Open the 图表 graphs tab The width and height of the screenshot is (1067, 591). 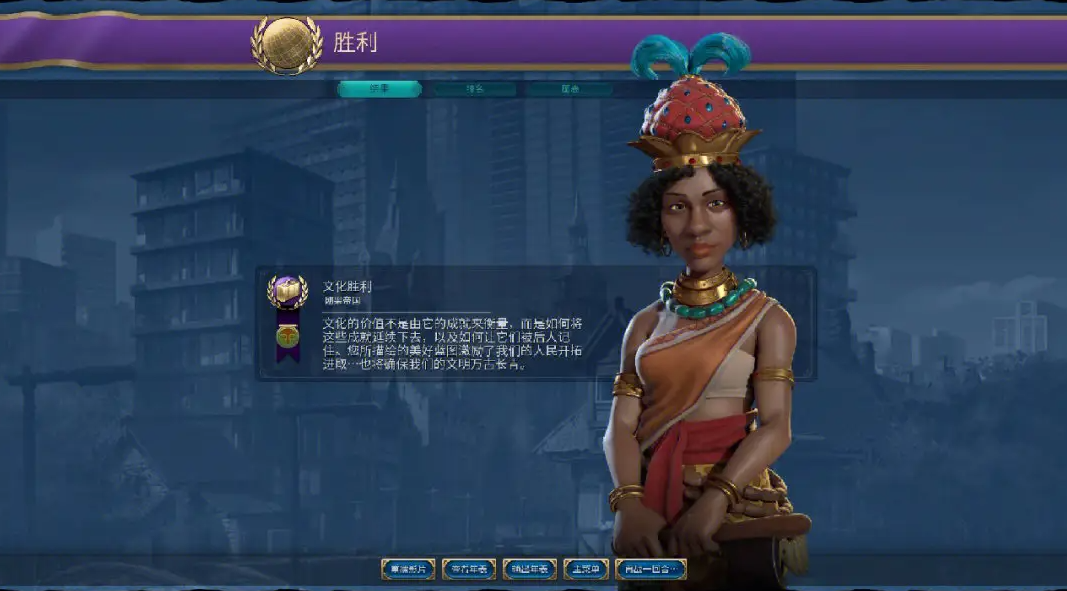coord(570,89)
